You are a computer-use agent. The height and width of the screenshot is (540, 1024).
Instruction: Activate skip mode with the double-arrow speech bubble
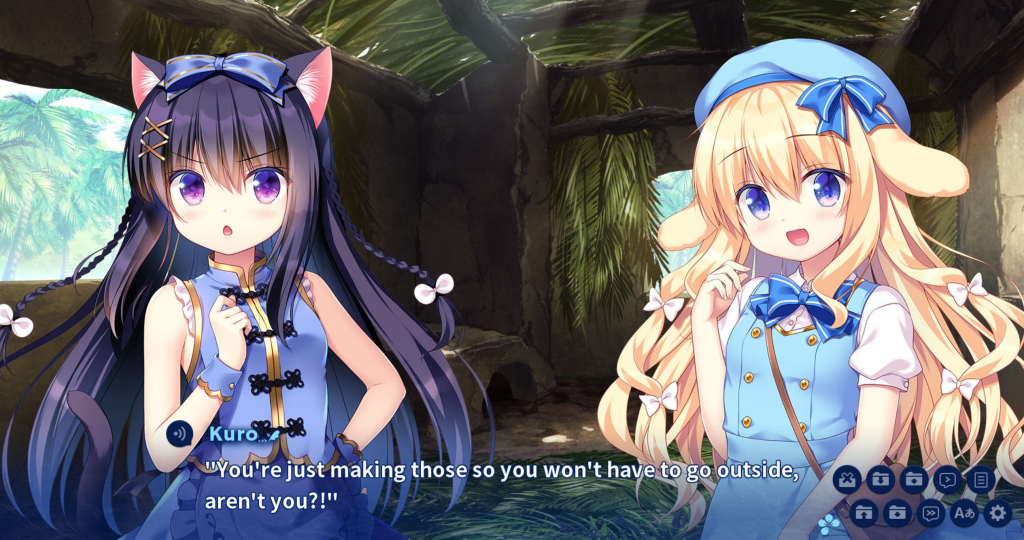click(931, 514)
